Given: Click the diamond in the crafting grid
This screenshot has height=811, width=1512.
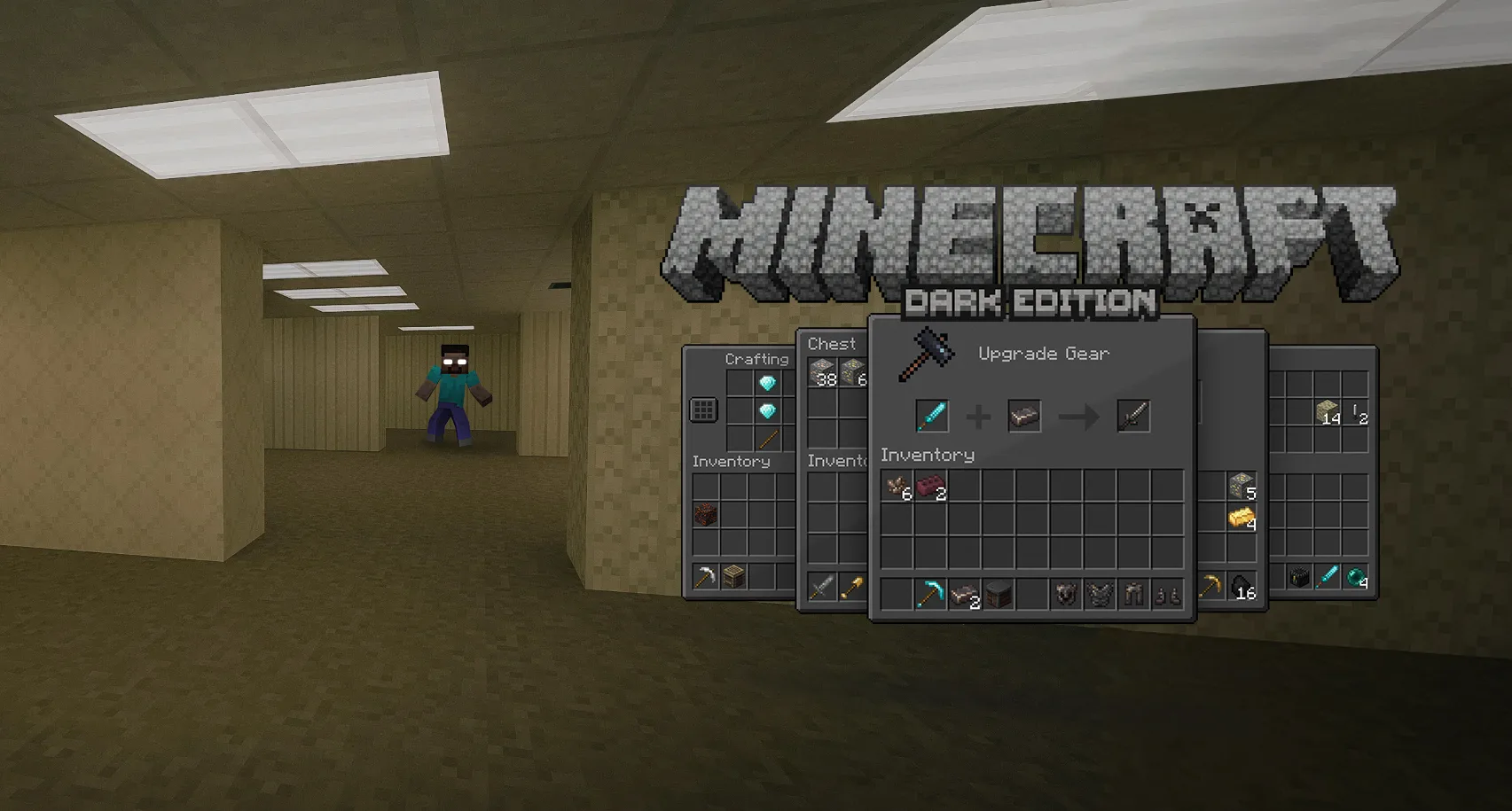Looking at the screenshot, I should [x=768, y=382].
